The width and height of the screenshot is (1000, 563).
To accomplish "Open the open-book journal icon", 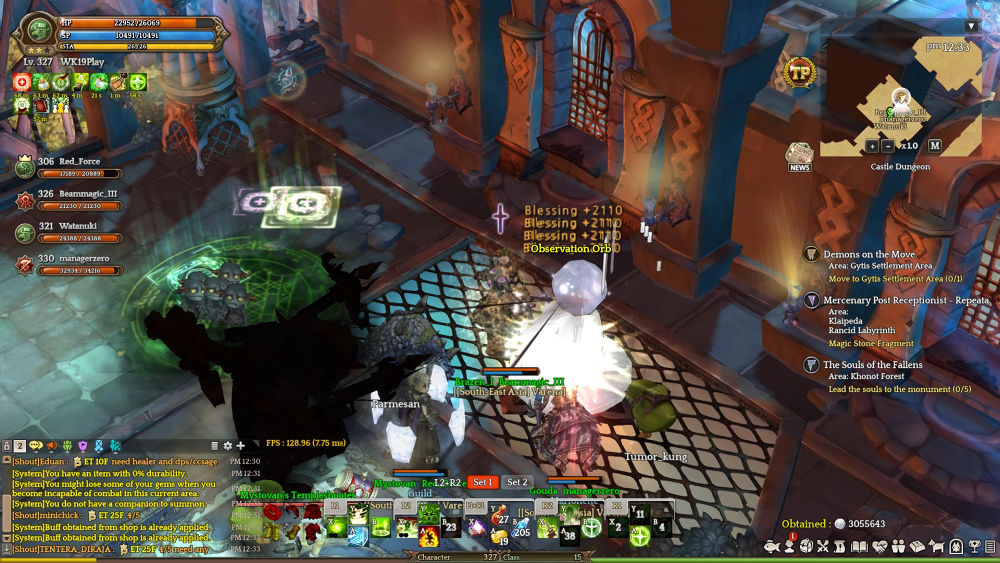I will [861, 547].
